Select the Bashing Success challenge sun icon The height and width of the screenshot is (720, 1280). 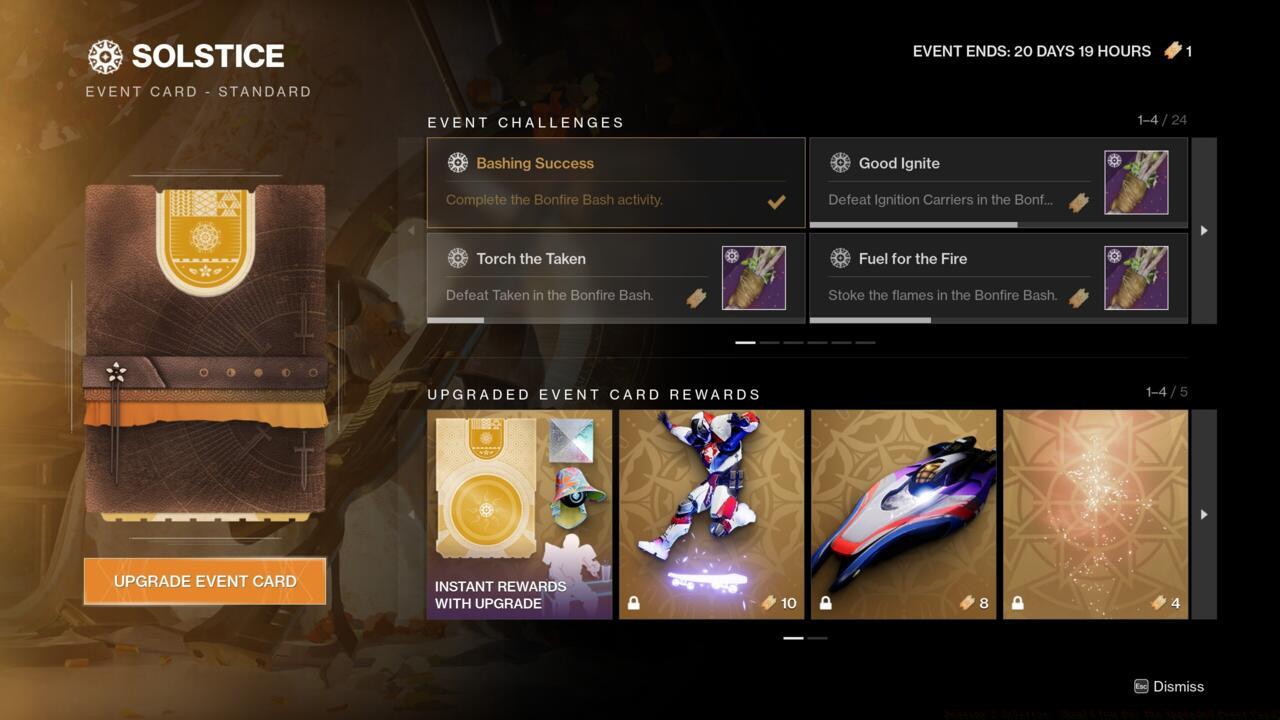458,162
